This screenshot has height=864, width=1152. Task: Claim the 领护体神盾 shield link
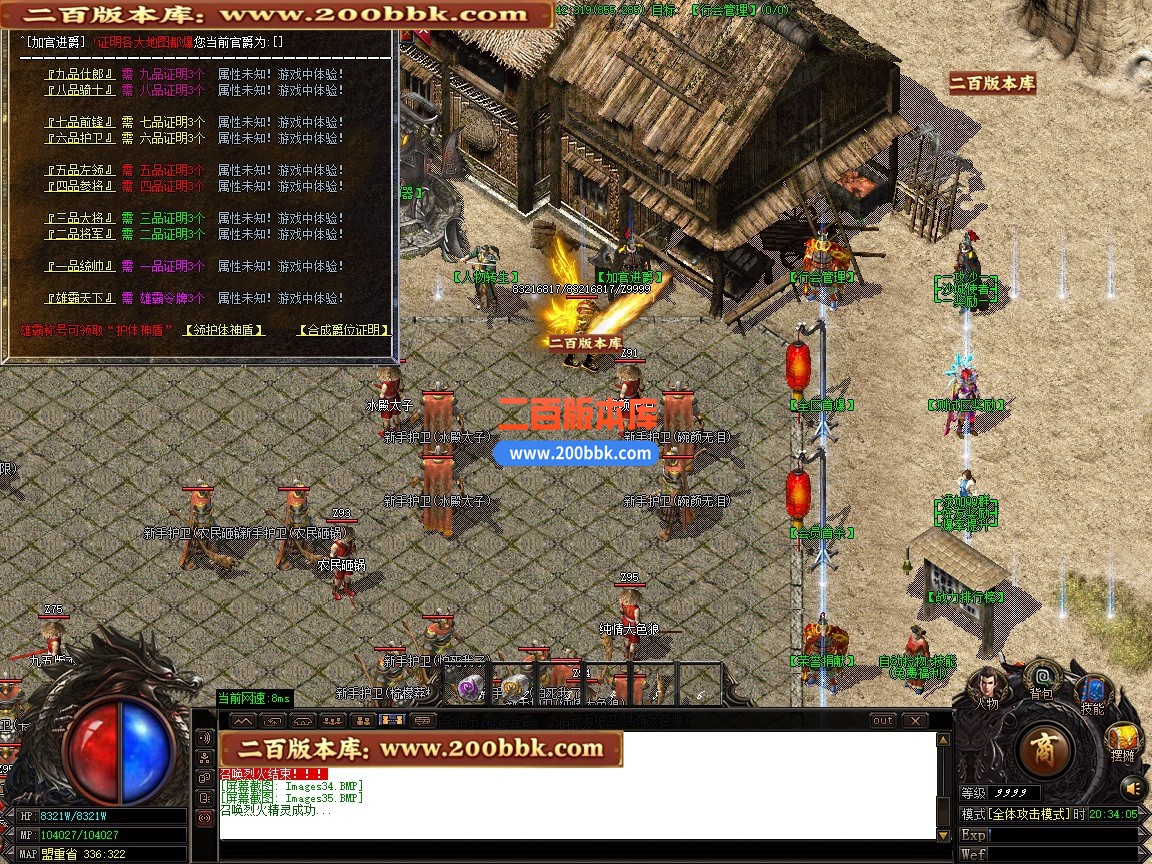[x=224, y=330]
